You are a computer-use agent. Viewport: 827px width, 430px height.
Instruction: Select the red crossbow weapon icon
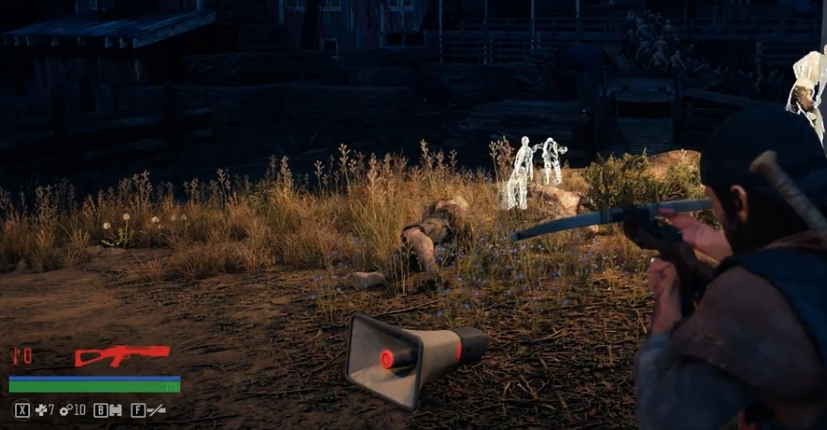(x=121, y=356)
